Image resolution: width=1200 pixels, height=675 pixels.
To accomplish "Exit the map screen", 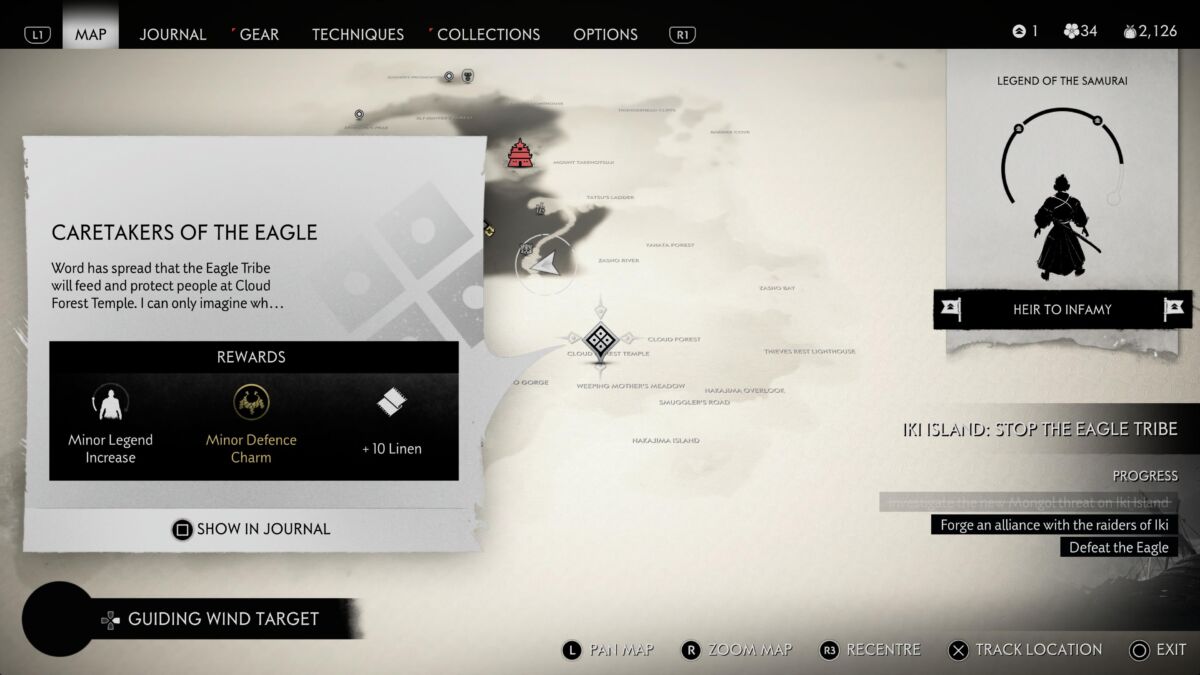I will [1157, 650].
